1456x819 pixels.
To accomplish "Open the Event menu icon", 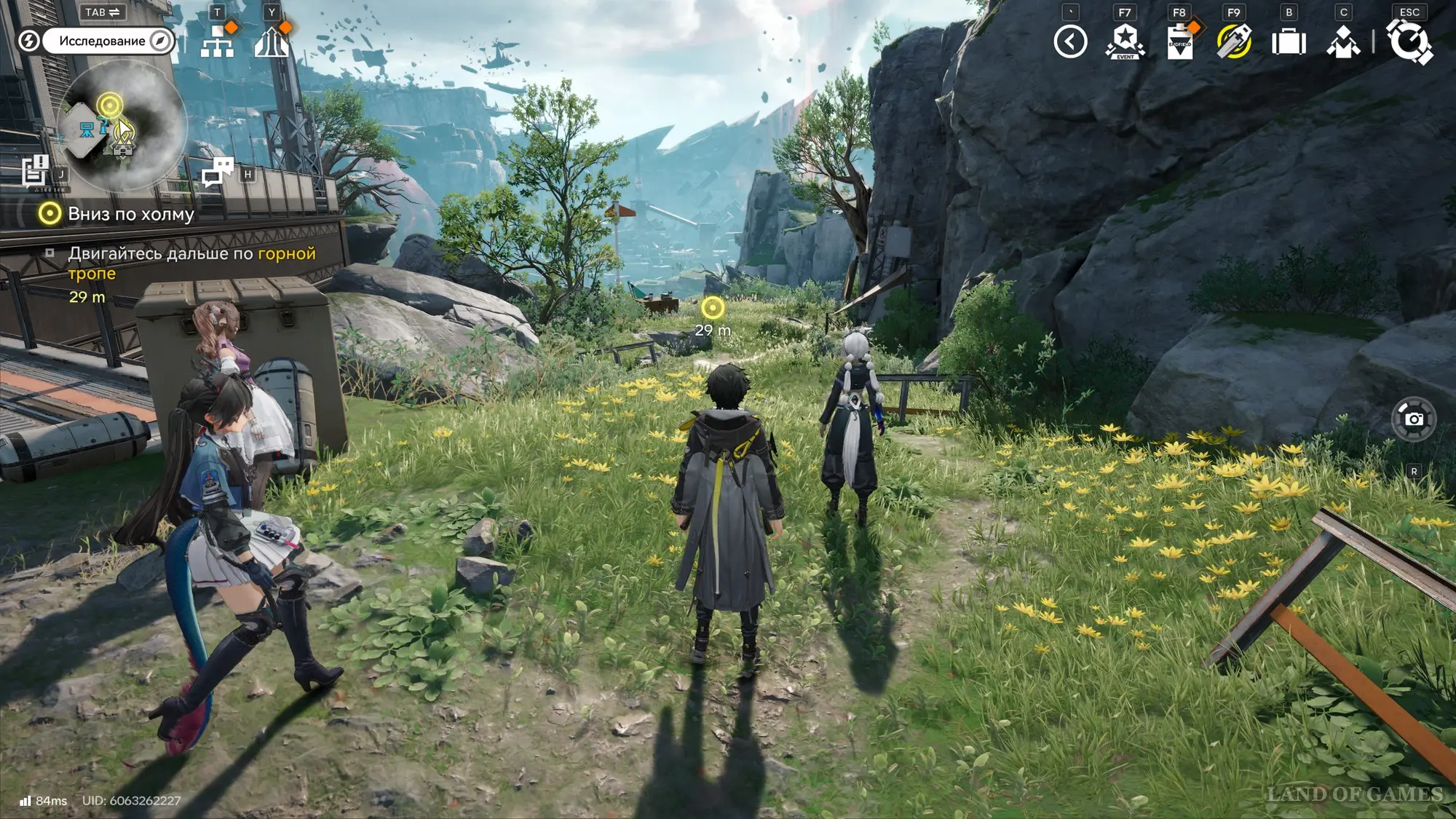I will 1125,41.
